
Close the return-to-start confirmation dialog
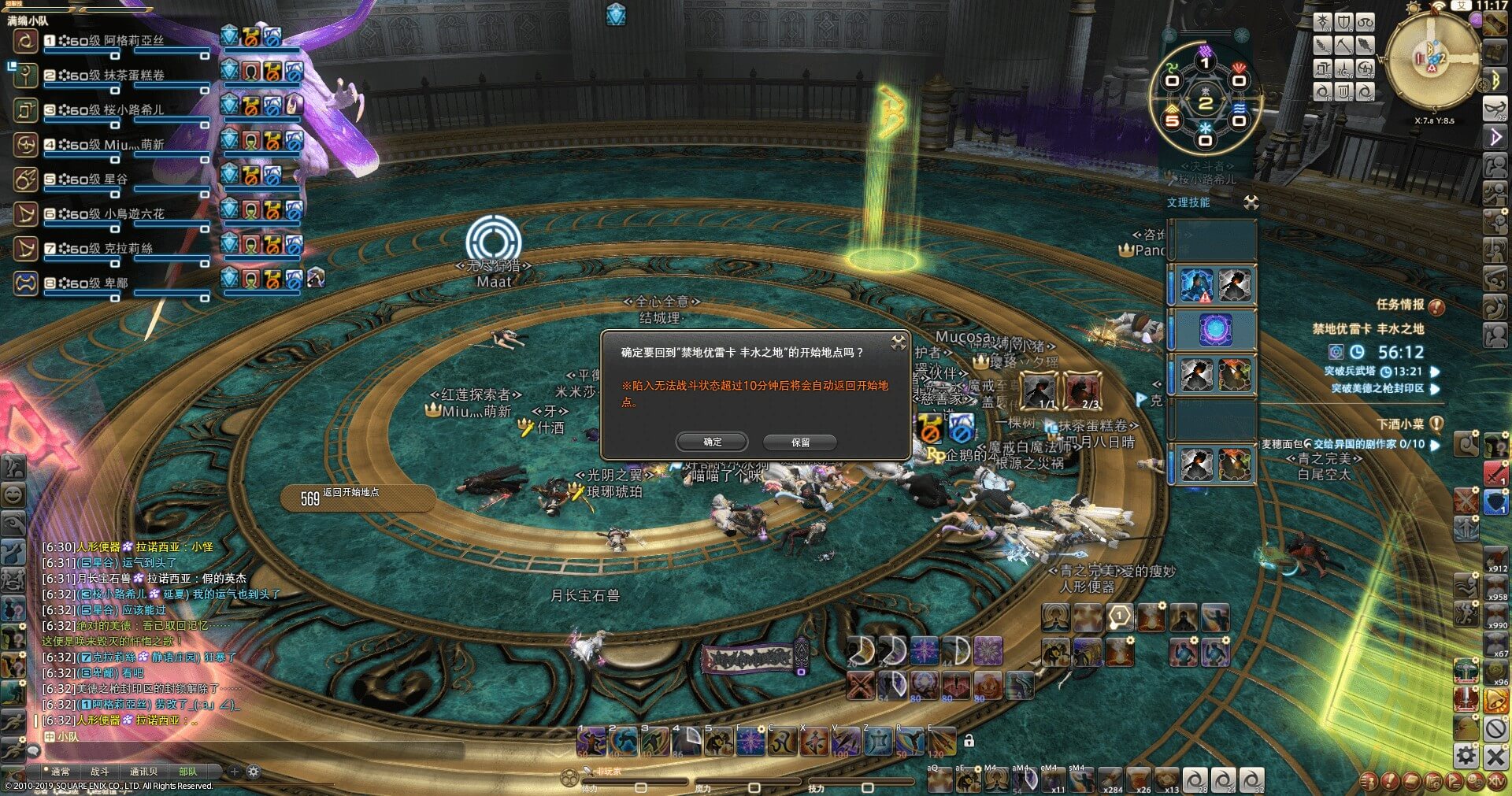898,342
